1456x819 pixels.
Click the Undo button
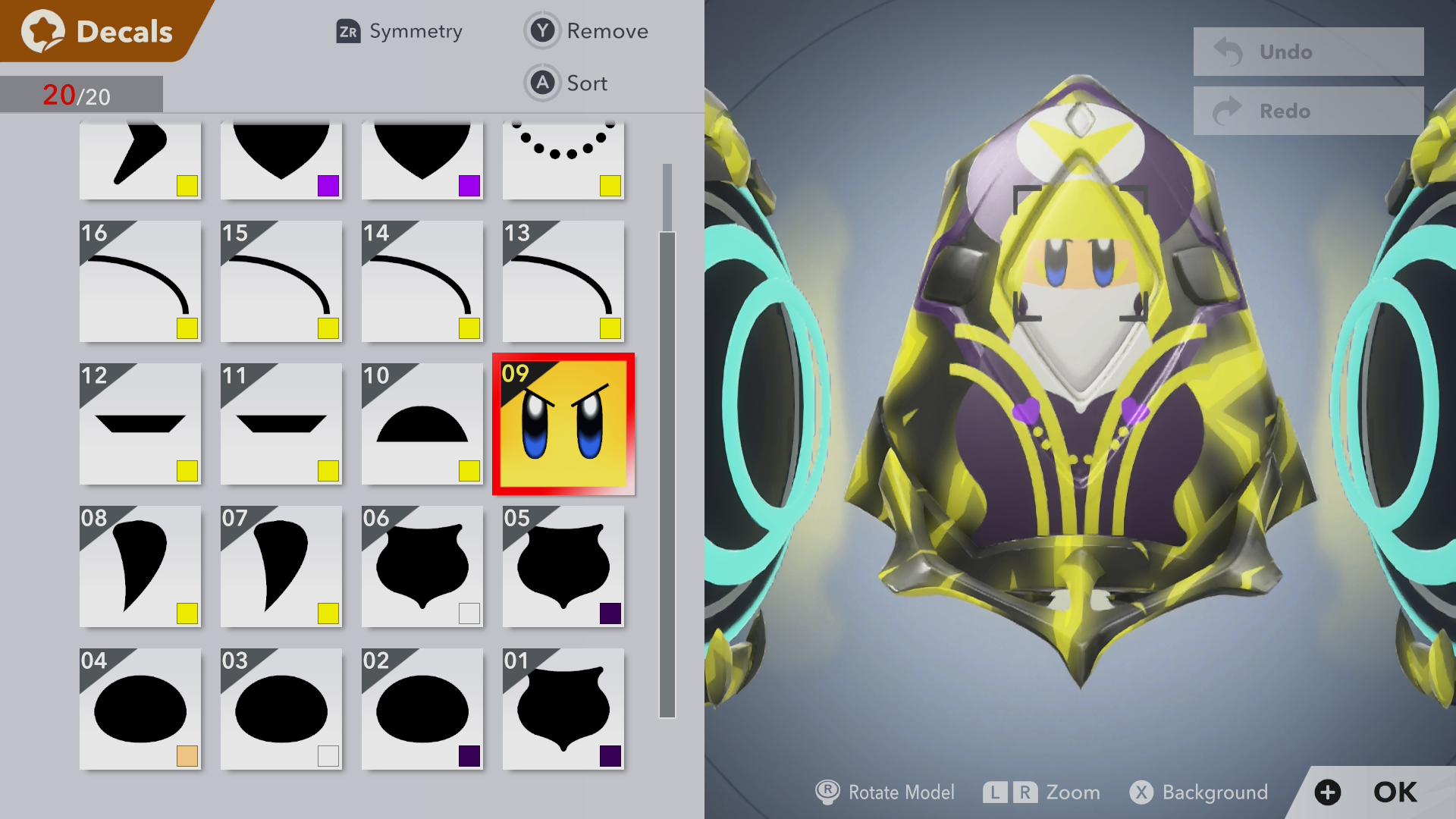tap(1307, 52)
